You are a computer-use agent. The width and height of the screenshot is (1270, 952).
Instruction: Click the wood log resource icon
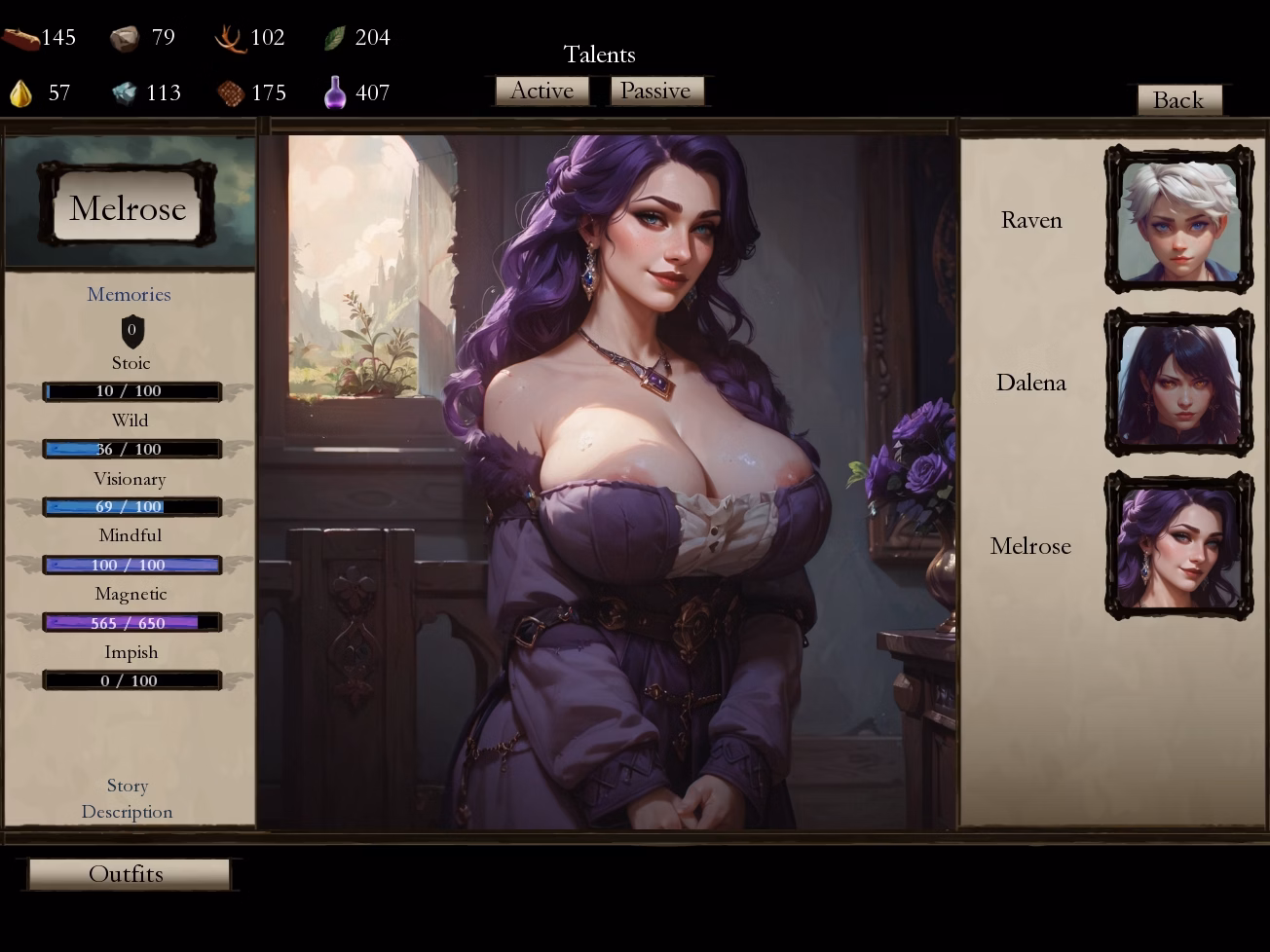21,37
